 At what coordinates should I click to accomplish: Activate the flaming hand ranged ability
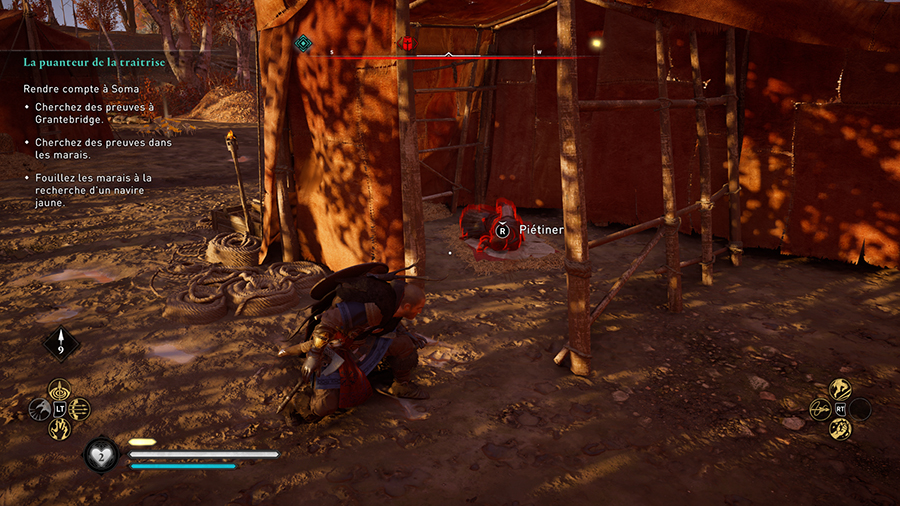click(59, 429)
